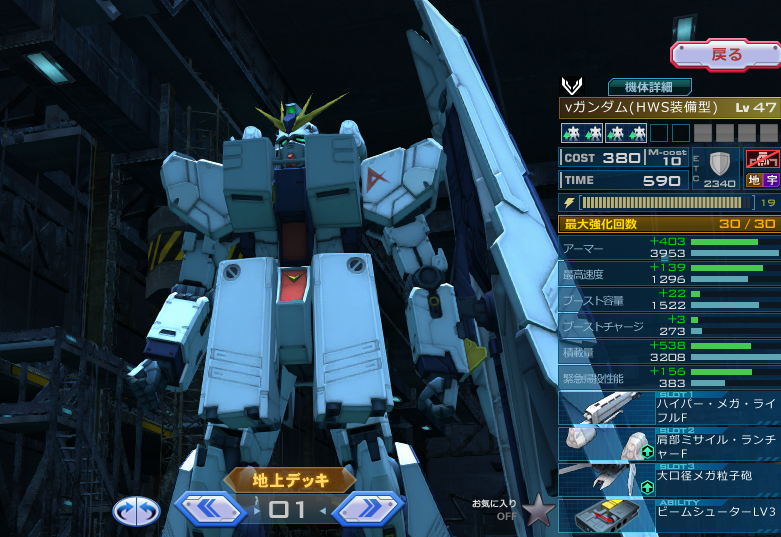This screenshot has height=537, width=781.
Task: Choose the 肩部ミサイル・ランチャー weapon slot
Action: (x=669, y=445)
